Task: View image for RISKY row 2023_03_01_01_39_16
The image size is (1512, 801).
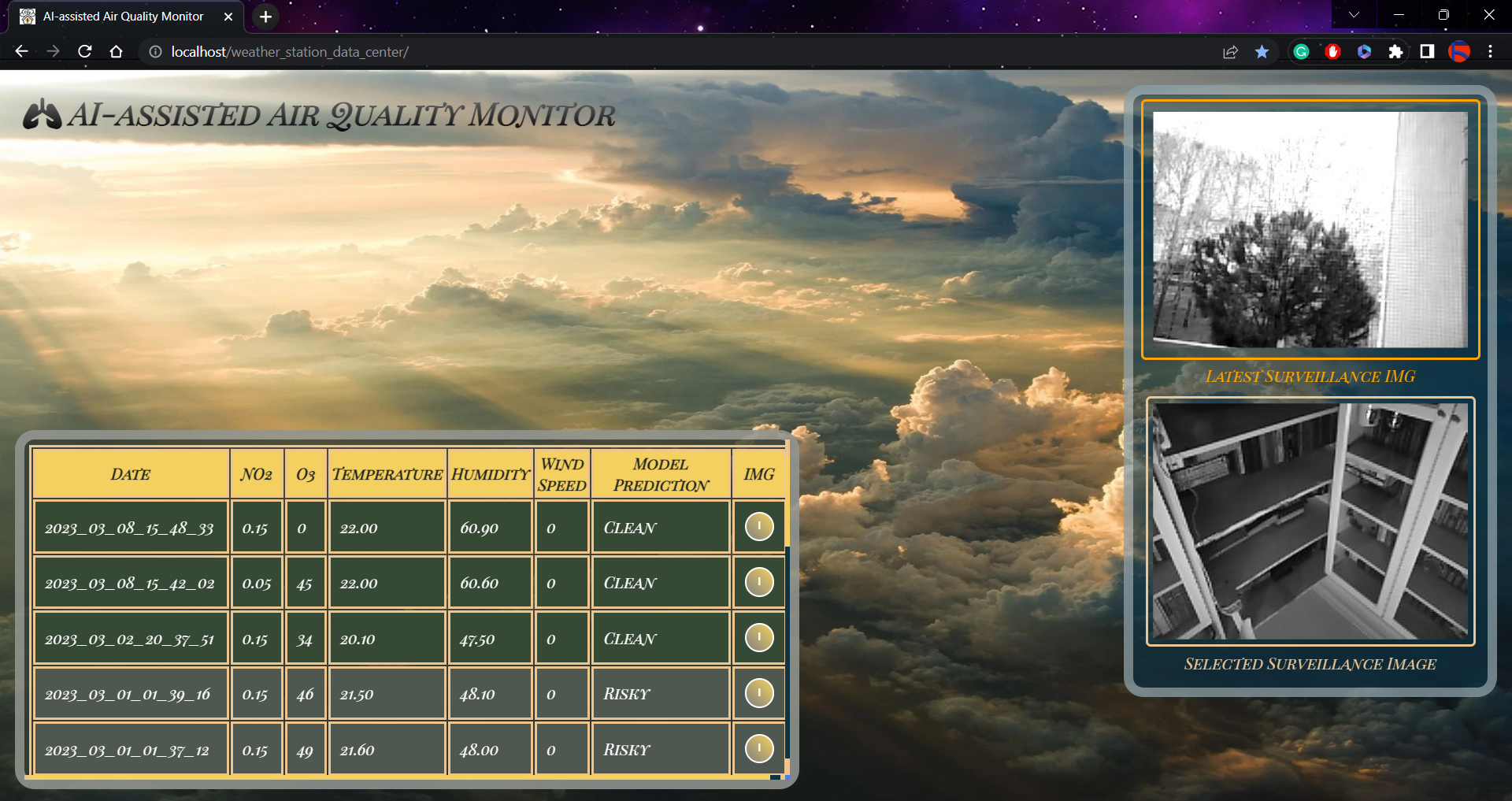Action: pyautogui.click(x=758, y=693)
